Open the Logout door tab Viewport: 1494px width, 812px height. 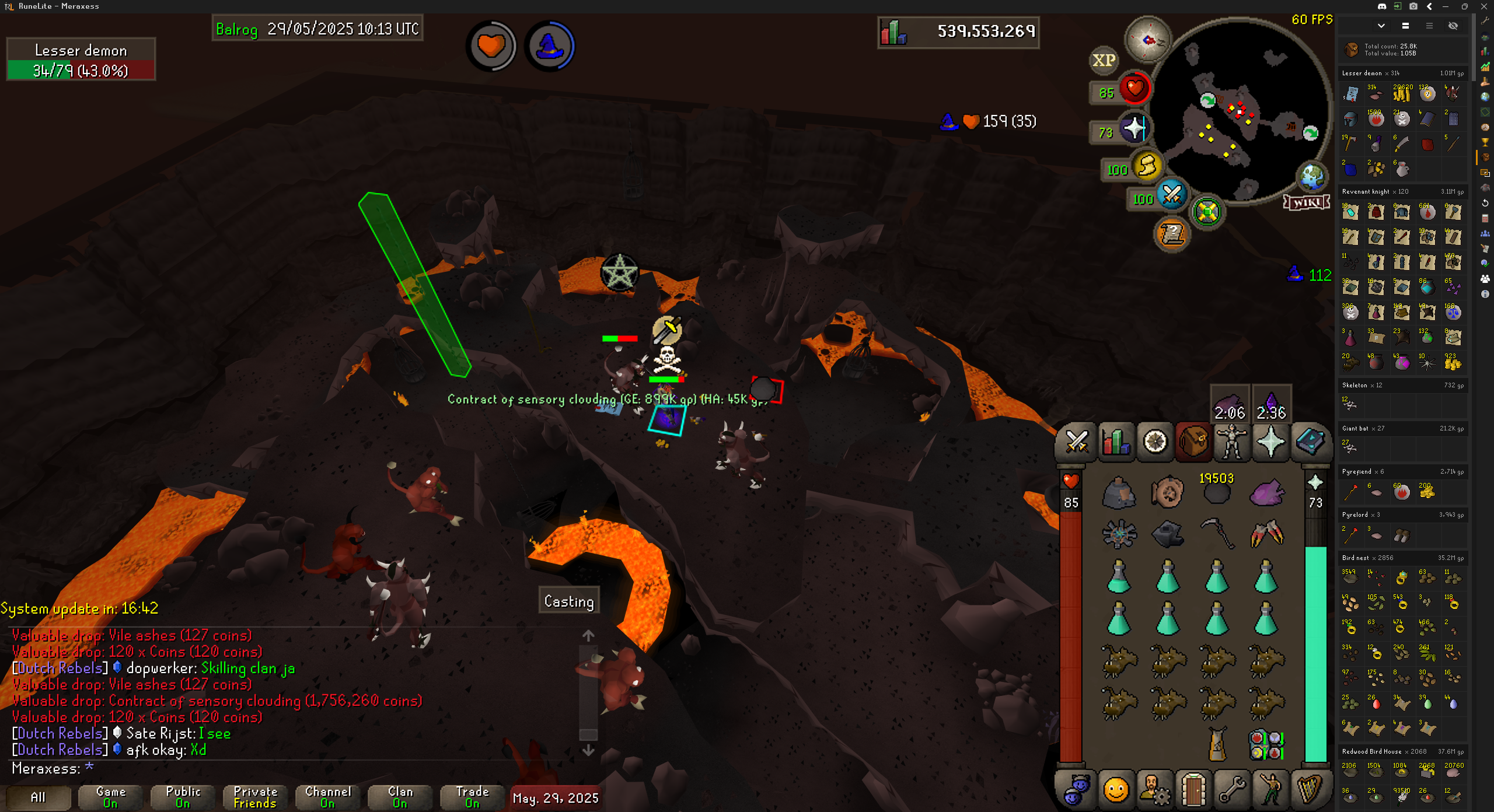[x=1193, y=790]
